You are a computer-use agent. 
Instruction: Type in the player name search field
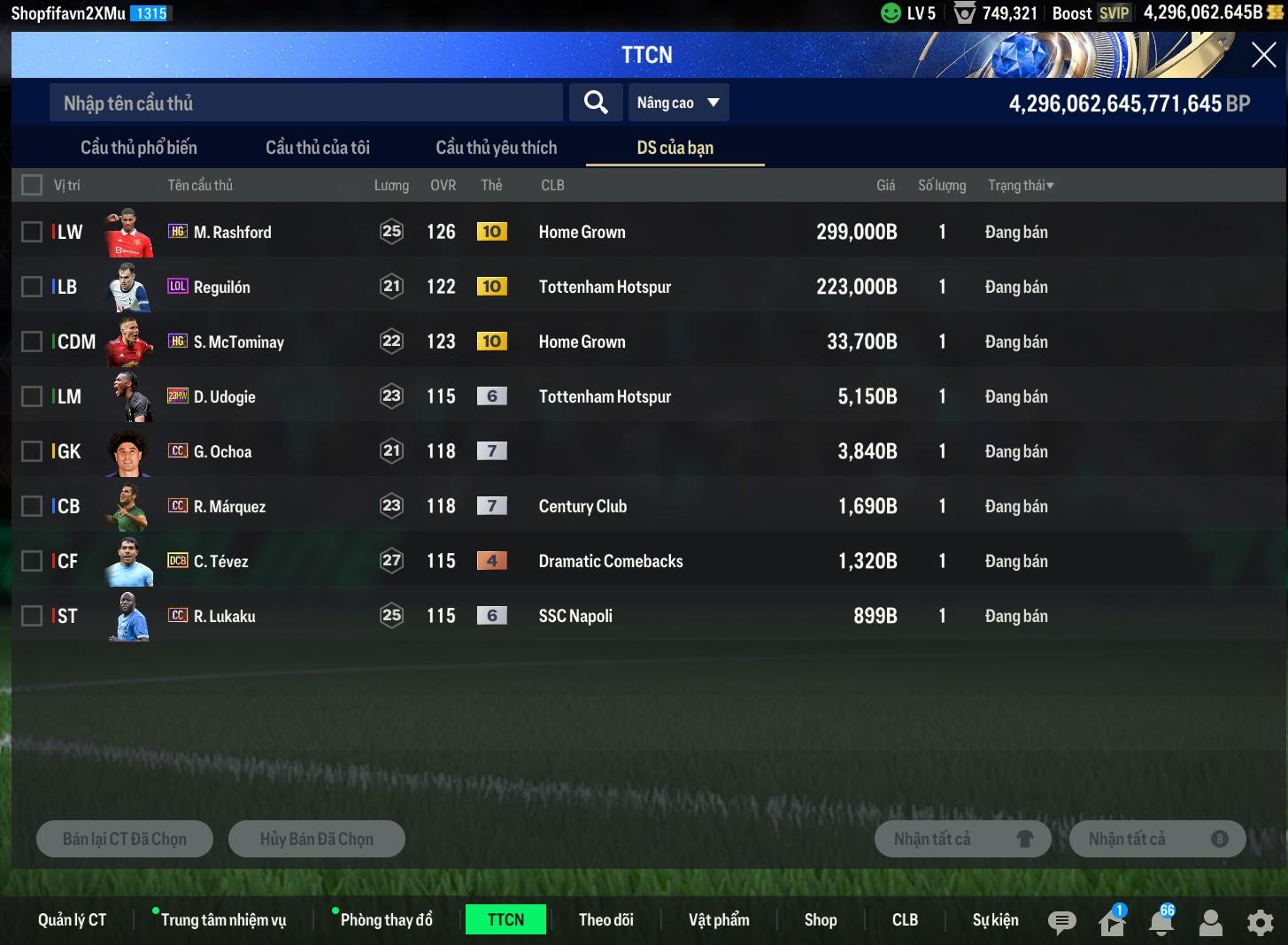(305, 104)
